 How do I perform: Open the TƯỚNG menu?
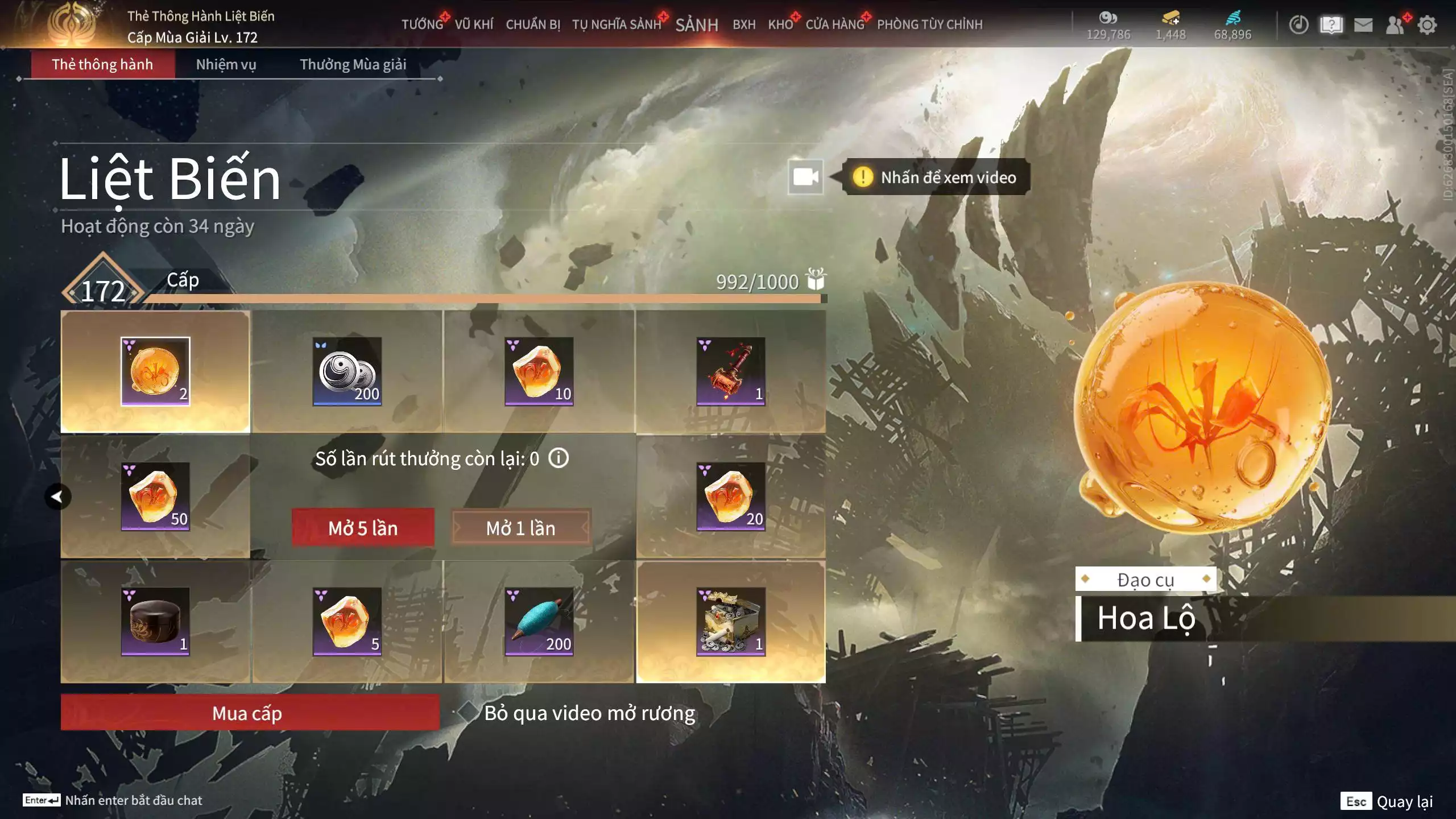(422, 24)
